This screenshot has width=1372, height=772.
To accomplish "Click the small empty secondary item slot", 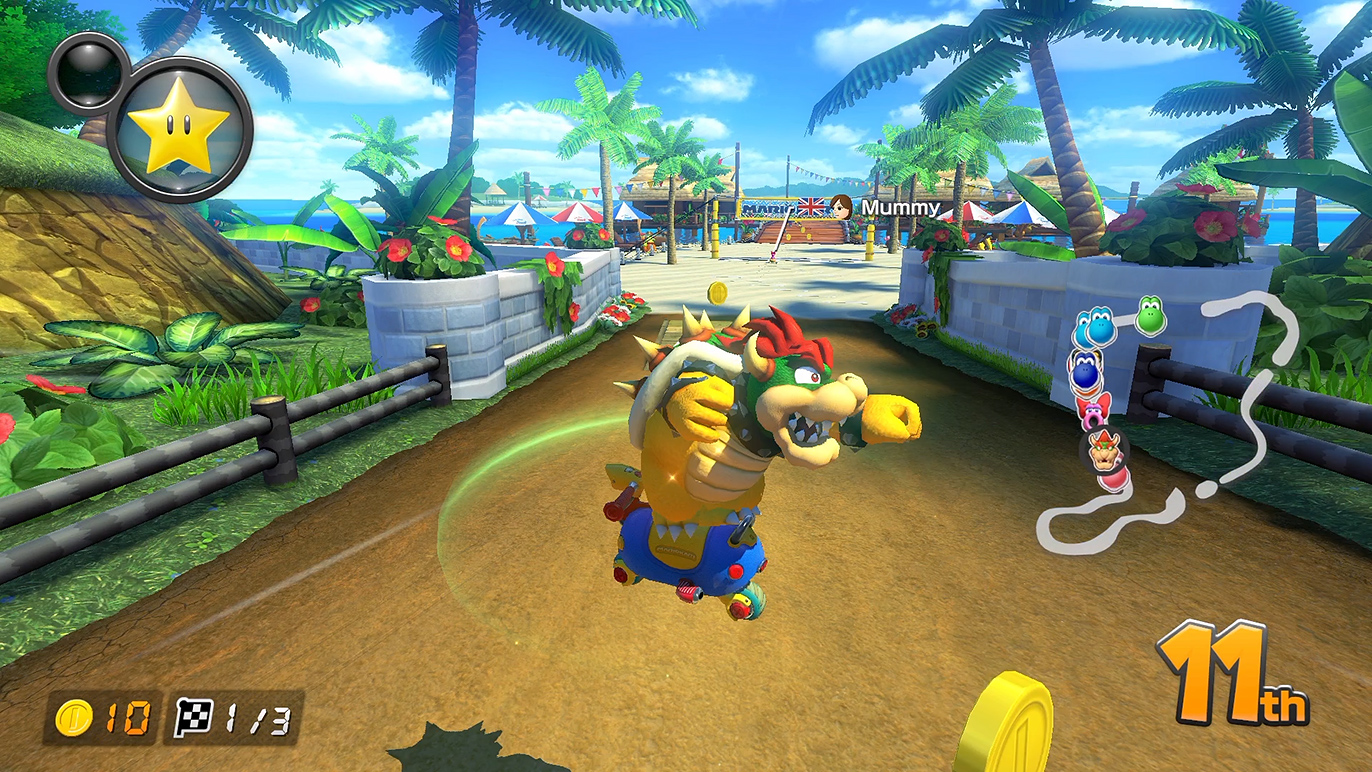I will point(85,72).
